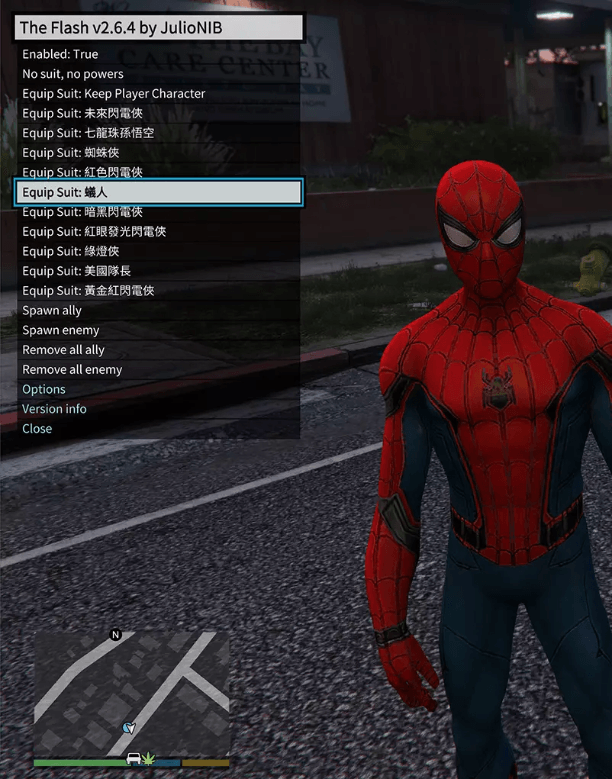Open the Options submenu

[x=44, y=389]
